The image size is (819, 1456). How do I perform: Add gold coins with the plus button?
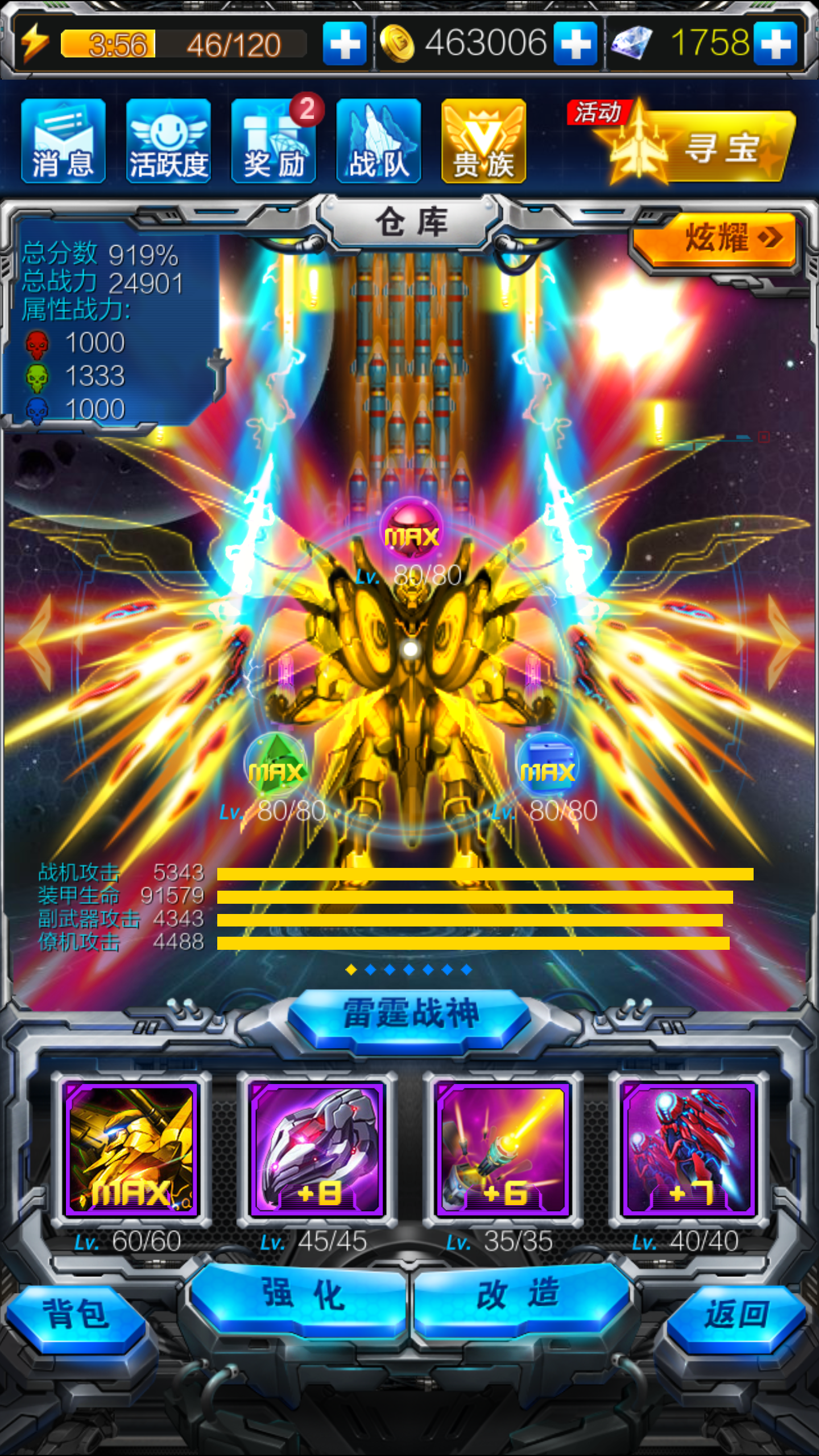576,44
